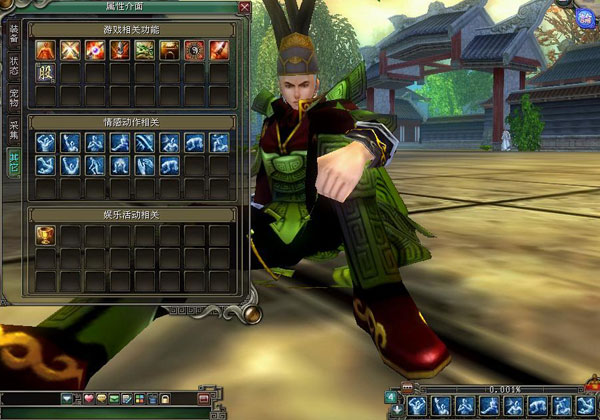Click the red button at toolbar's right end

(203, 400)
